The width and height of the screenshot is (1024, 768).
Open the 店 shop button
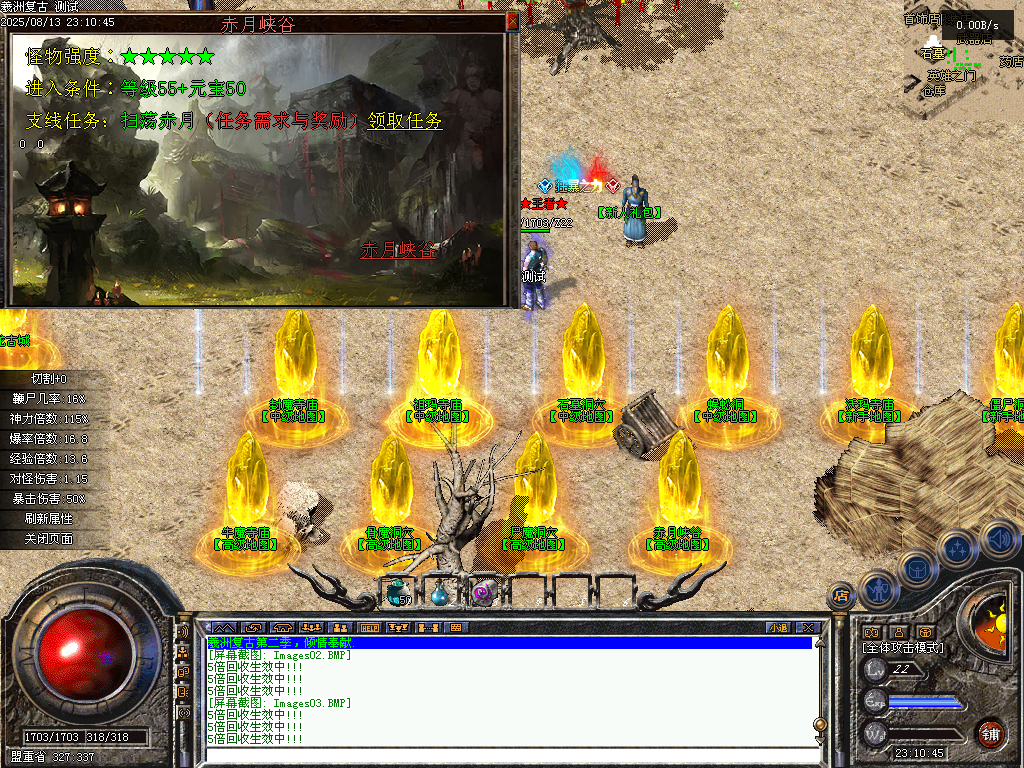[841, 597]
